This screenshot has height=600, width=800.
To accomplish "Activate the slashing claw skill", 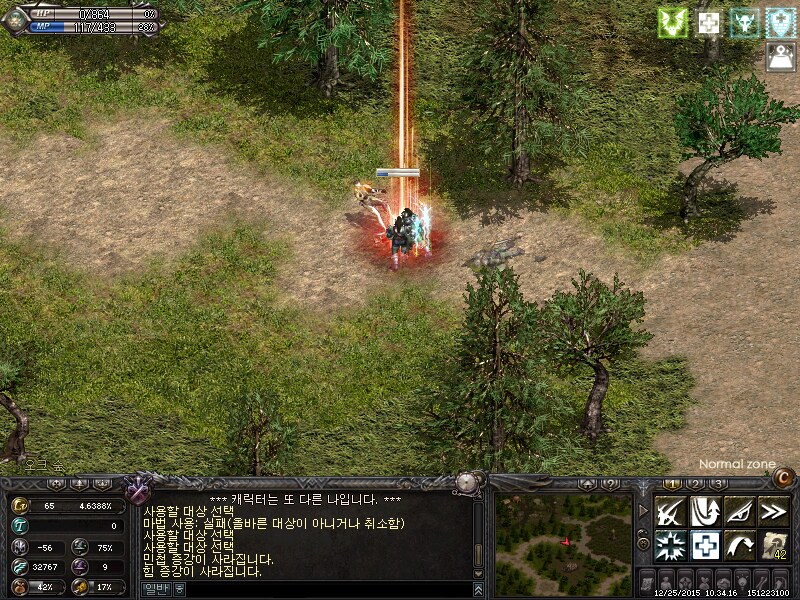I will pos(670,511).
